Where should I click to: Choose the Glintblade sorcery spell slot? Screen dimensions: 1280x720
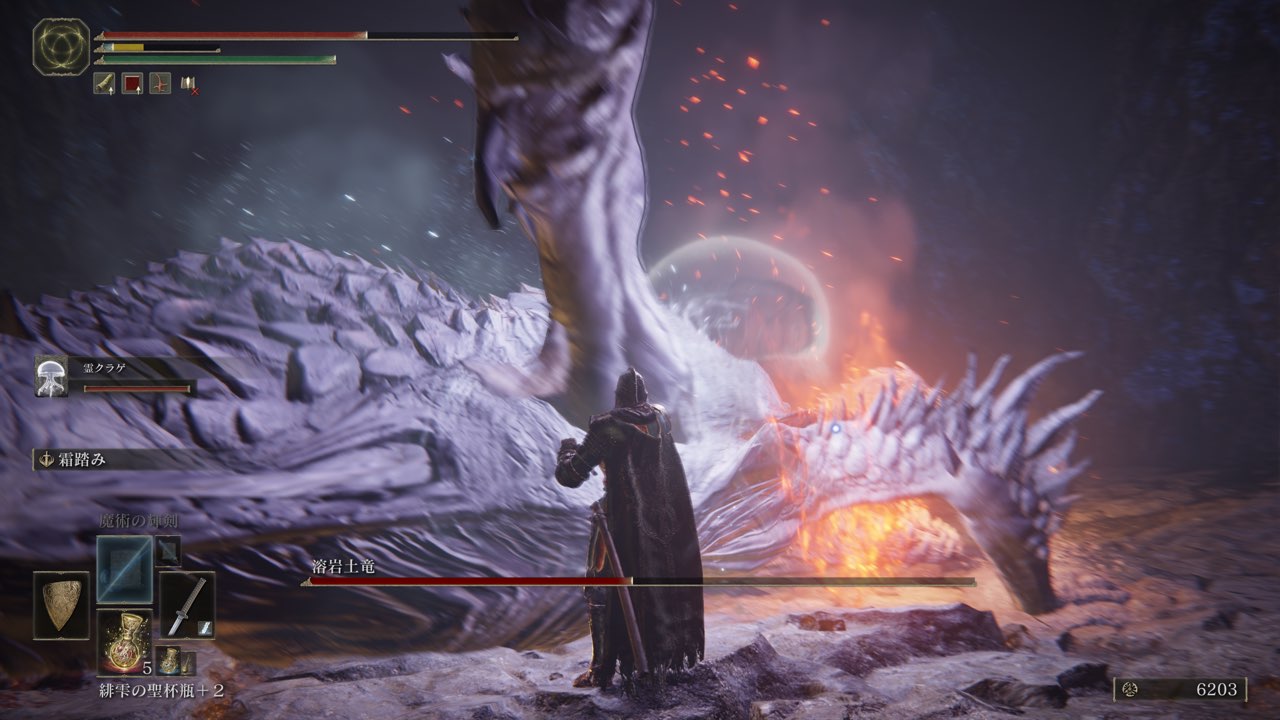125,568
